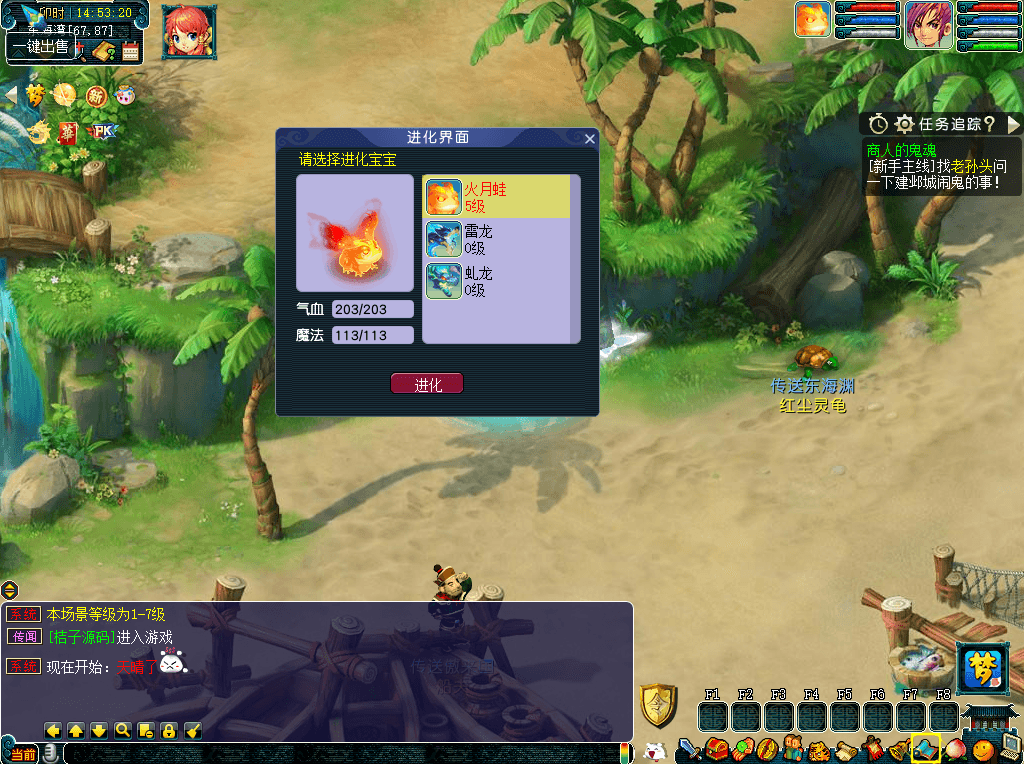Open the 任务追踪 gear settings
Viewport: 1024px width, 764px height.
[x=904, y=124]
